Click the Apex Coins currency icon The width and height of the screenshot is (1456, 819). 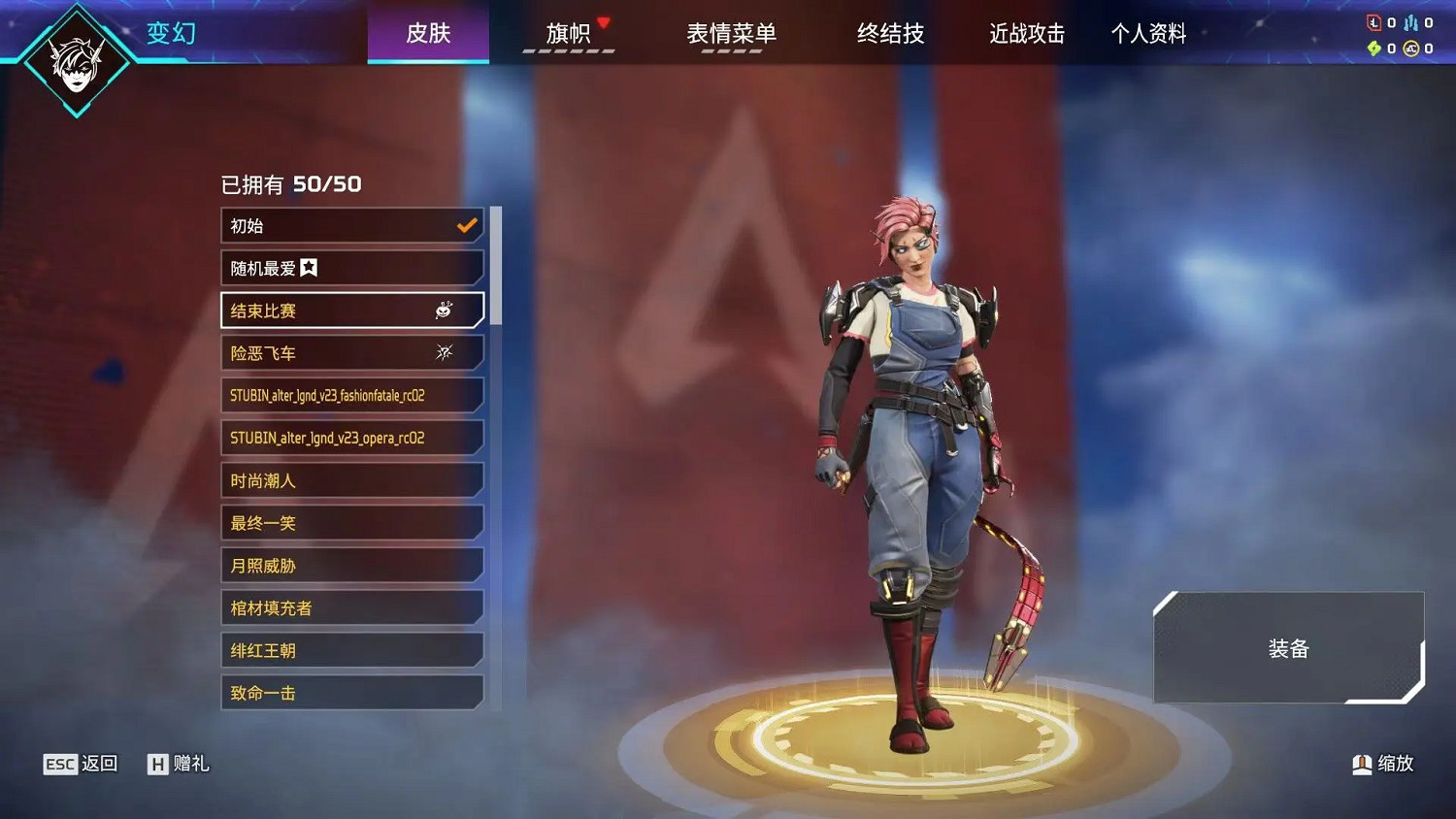coord(1410,48)
